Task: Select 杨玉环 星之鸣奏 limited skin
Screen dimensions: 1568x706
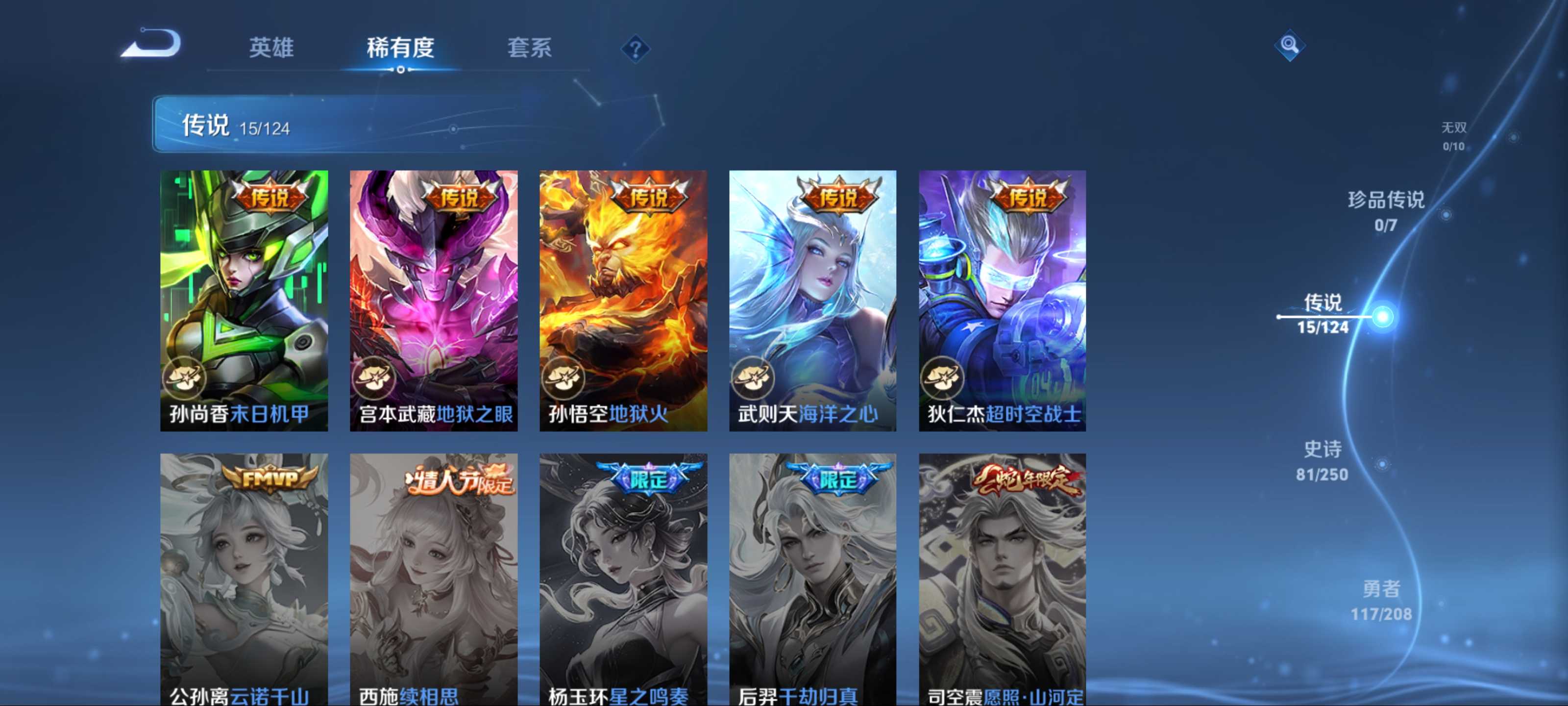Action: pyautogui.click(x=623, y=579)
